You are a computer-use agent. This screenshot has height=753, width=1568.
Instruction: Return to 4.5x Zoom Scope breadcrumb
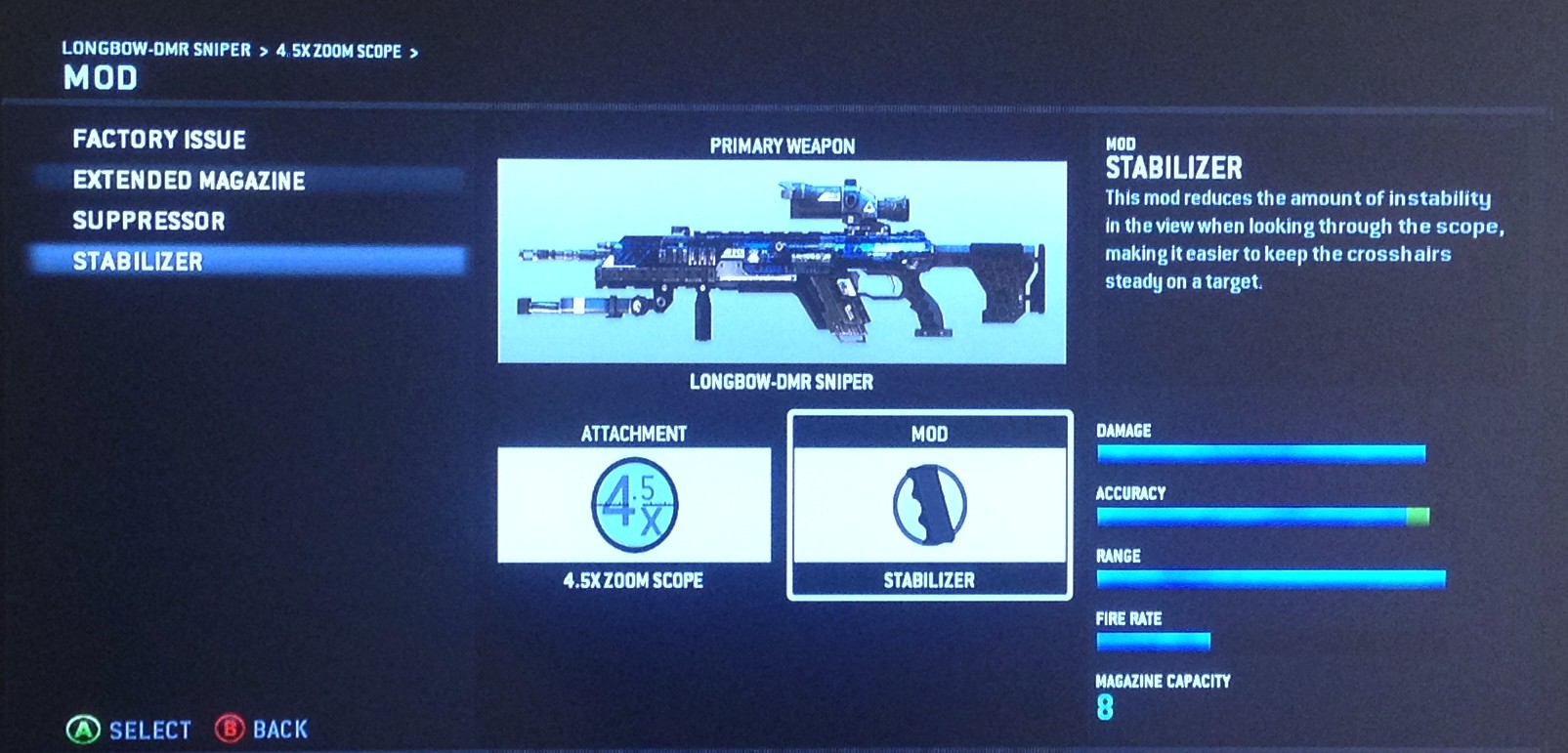tap(338, 51)
